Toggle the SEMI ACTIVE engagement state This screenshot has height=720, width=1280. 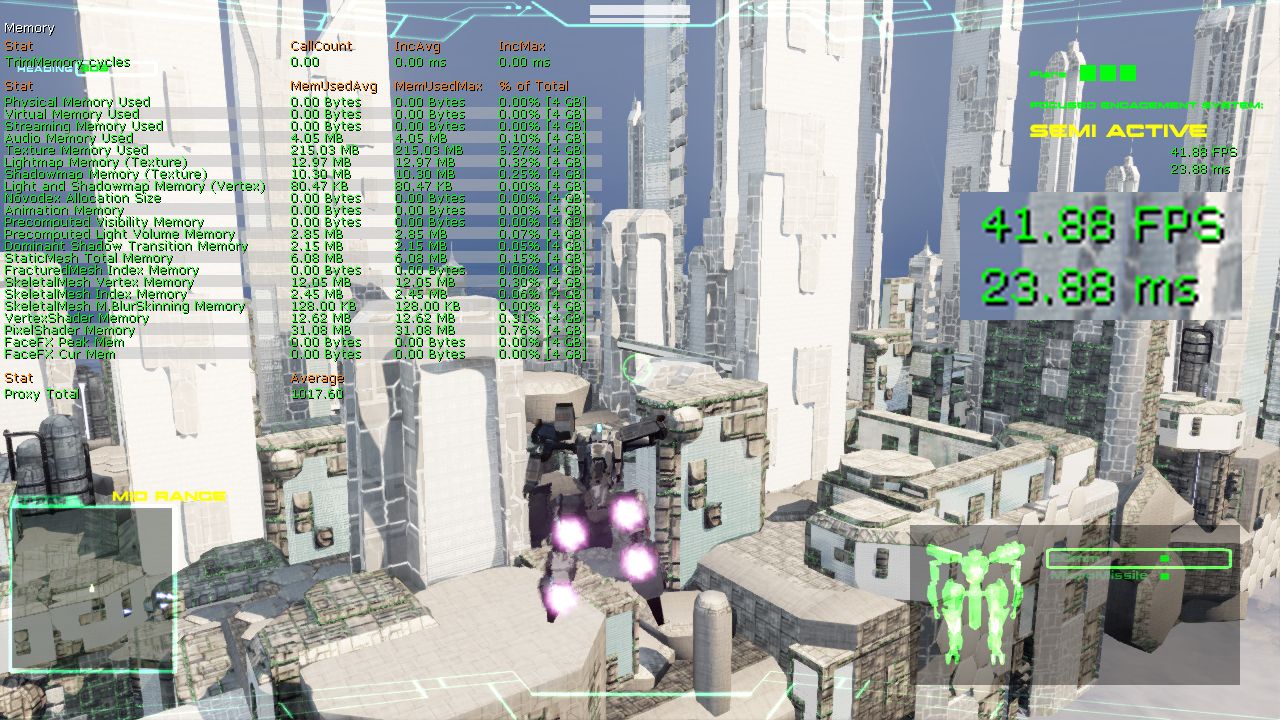click(x=1118, y=130)
